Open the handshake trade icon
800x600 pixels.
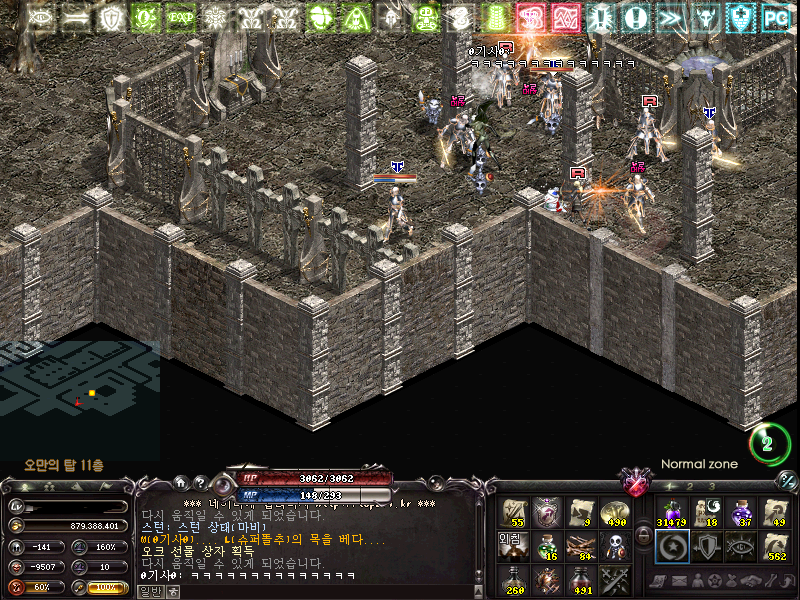(750, 581)
